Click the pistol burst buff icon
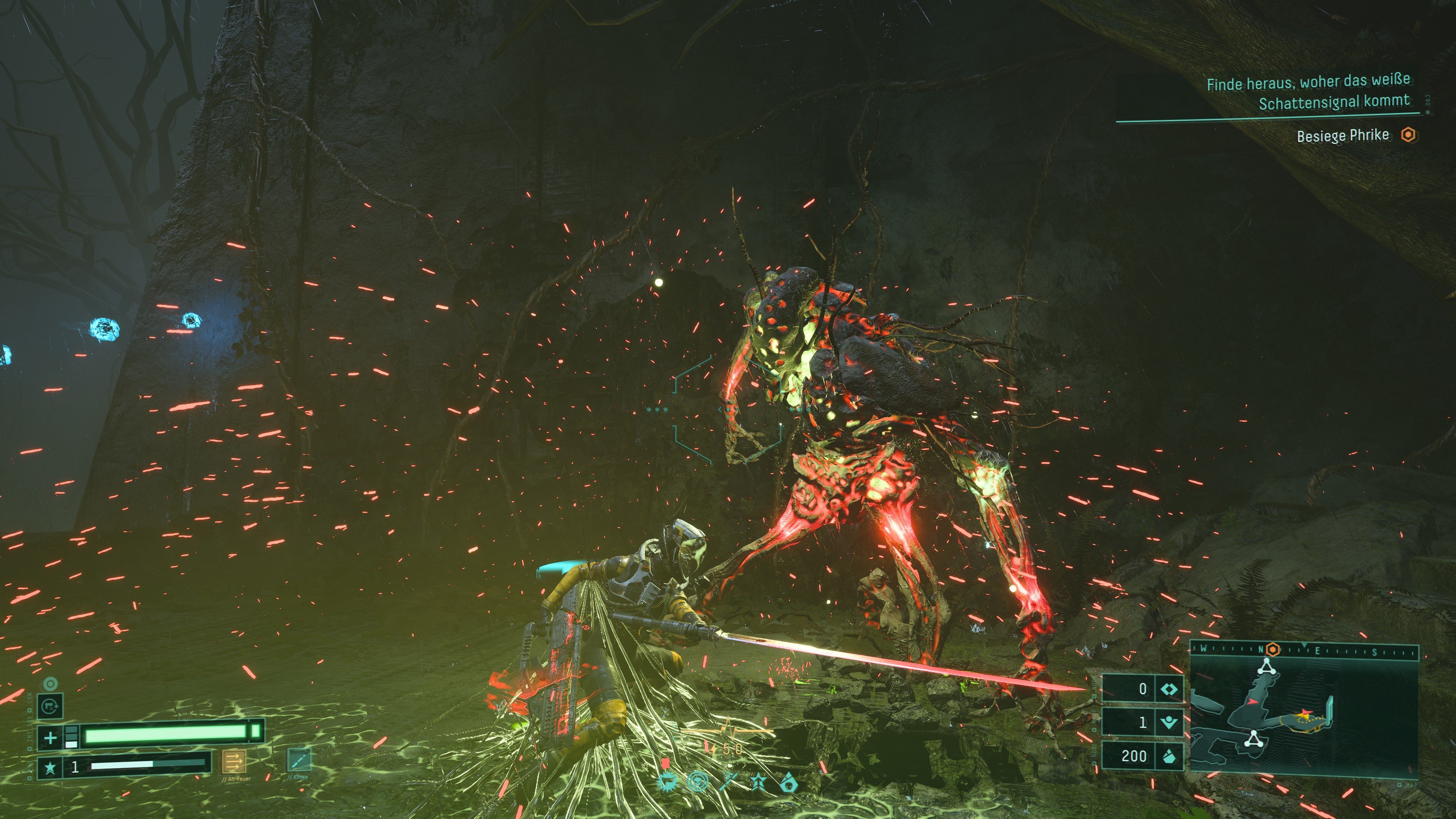 click(668, 782)
